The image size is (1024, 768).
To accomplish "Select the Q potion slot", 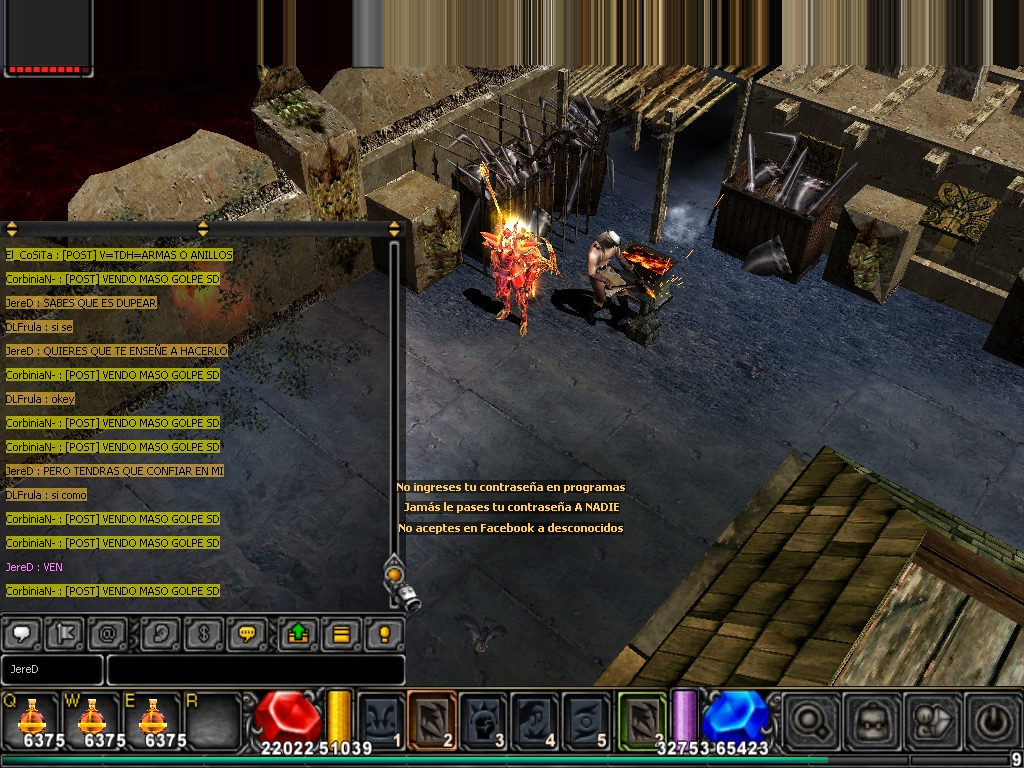I will [32, 718].
